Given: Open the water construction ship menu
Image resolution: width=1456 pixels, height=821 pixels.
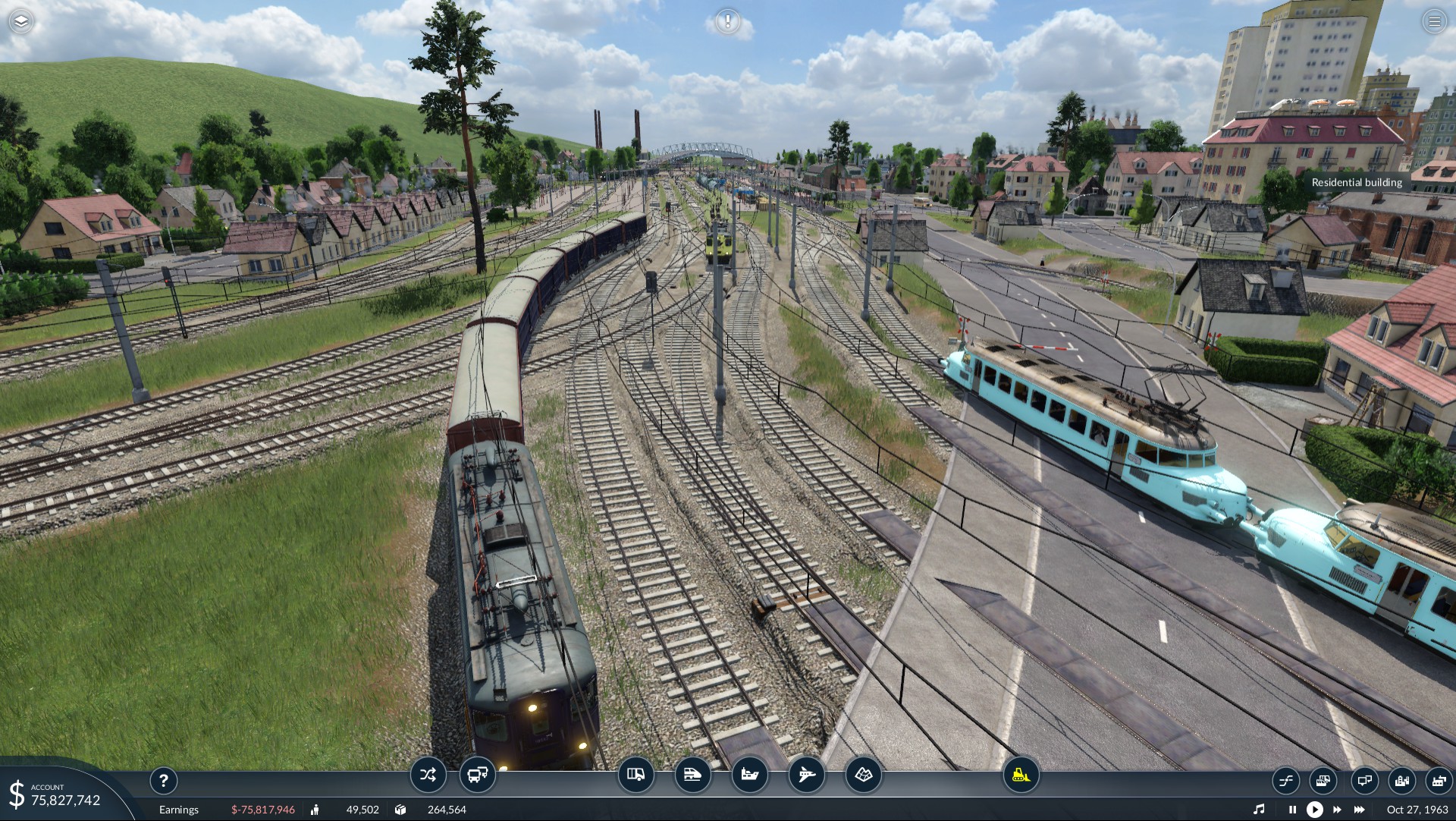Looking at the screenshot, I should click(x=749, y=775).
